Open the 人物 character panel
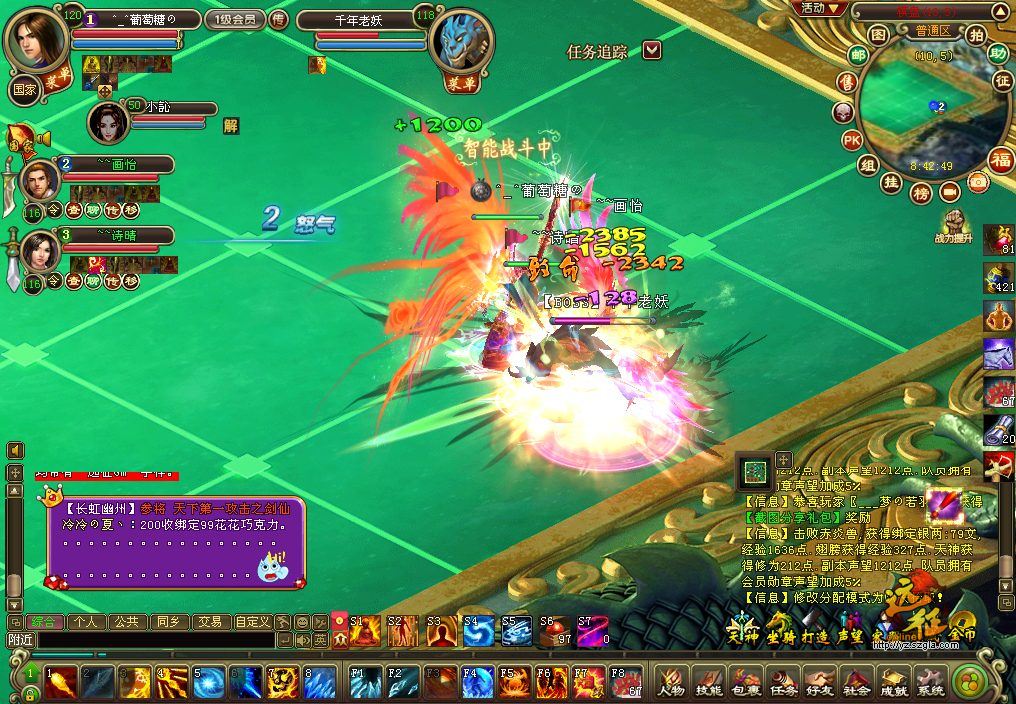 (669, 683)
